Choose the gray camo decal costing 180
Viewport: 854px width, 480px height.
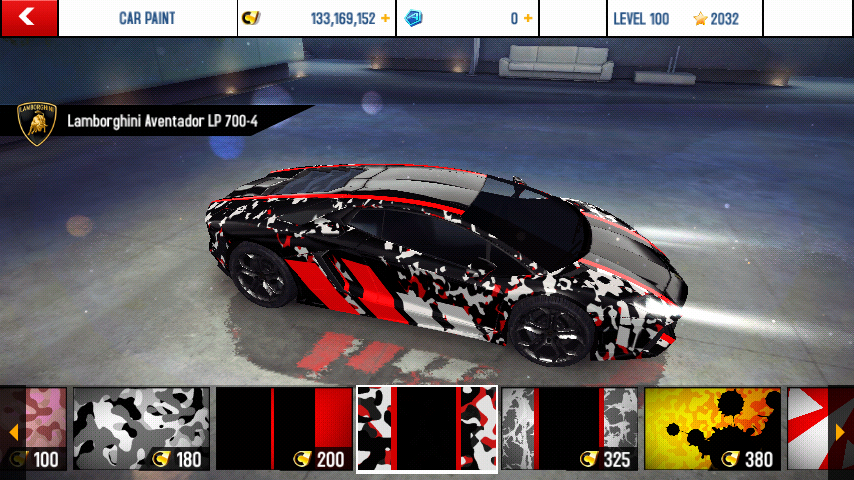click(141, 429)
